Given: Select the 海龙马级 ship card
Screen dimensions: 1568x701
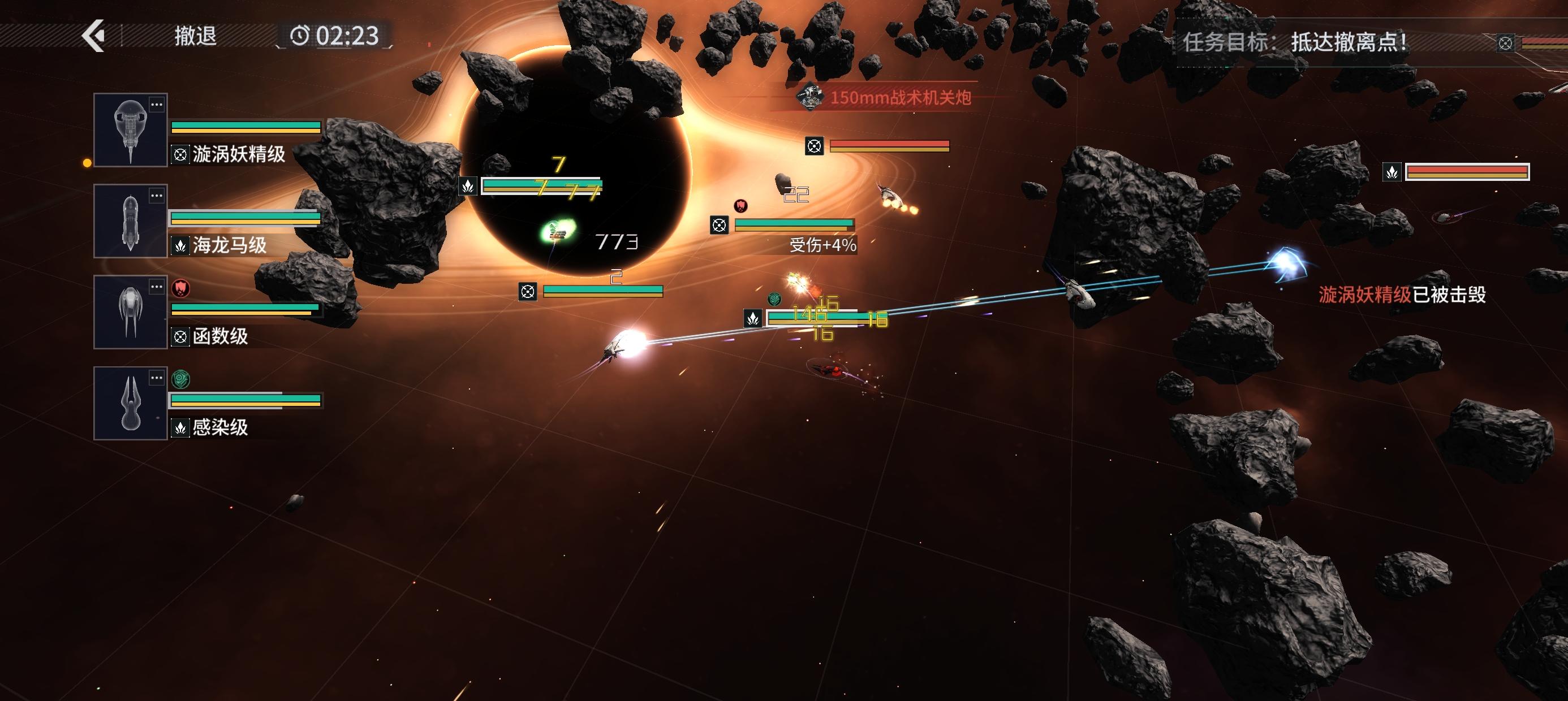Looking at the screenshot, I should click(x=130, y=222).
